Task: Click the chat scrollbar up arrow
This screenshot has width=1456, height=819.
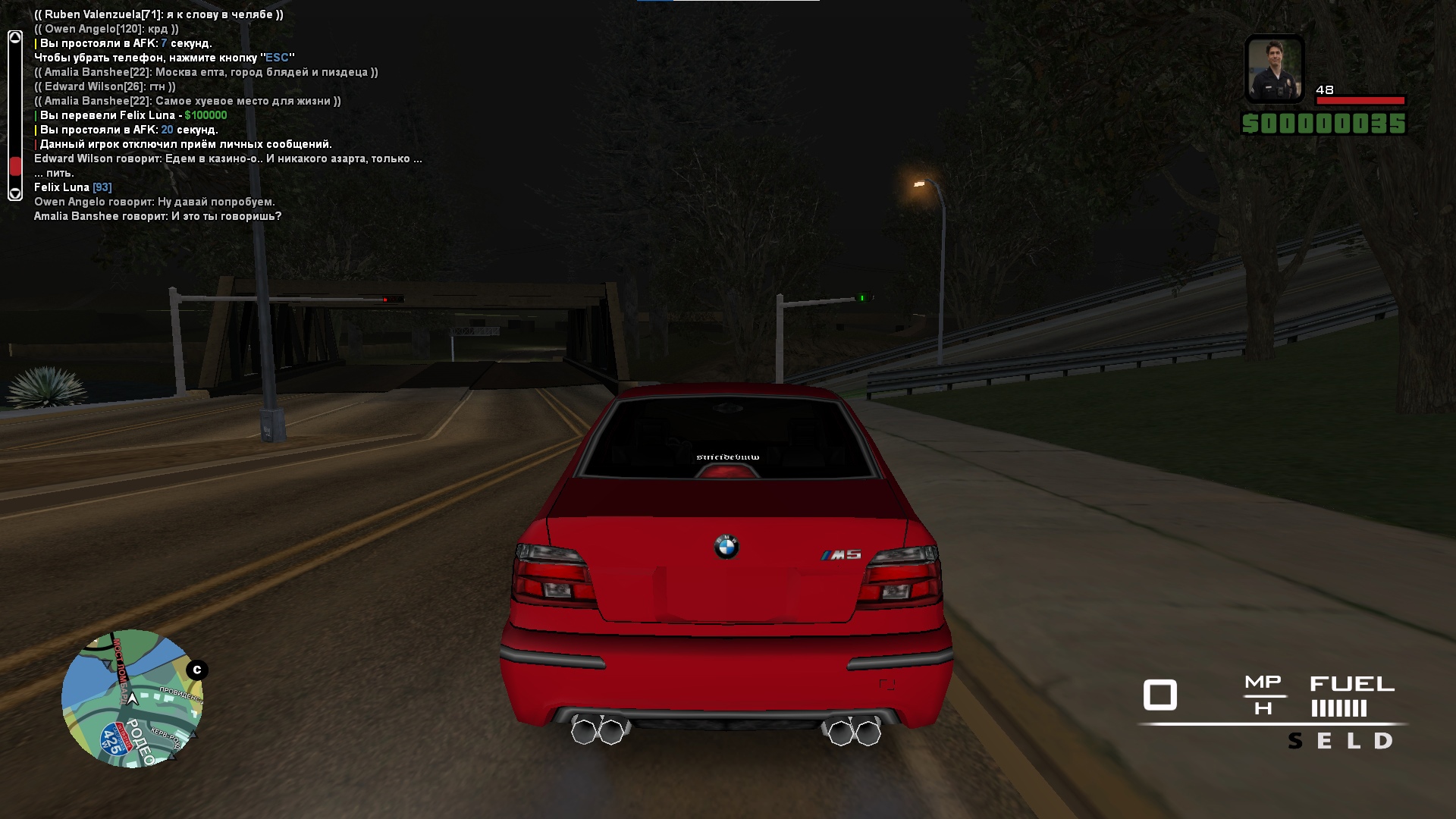Action: click(14, 37)
